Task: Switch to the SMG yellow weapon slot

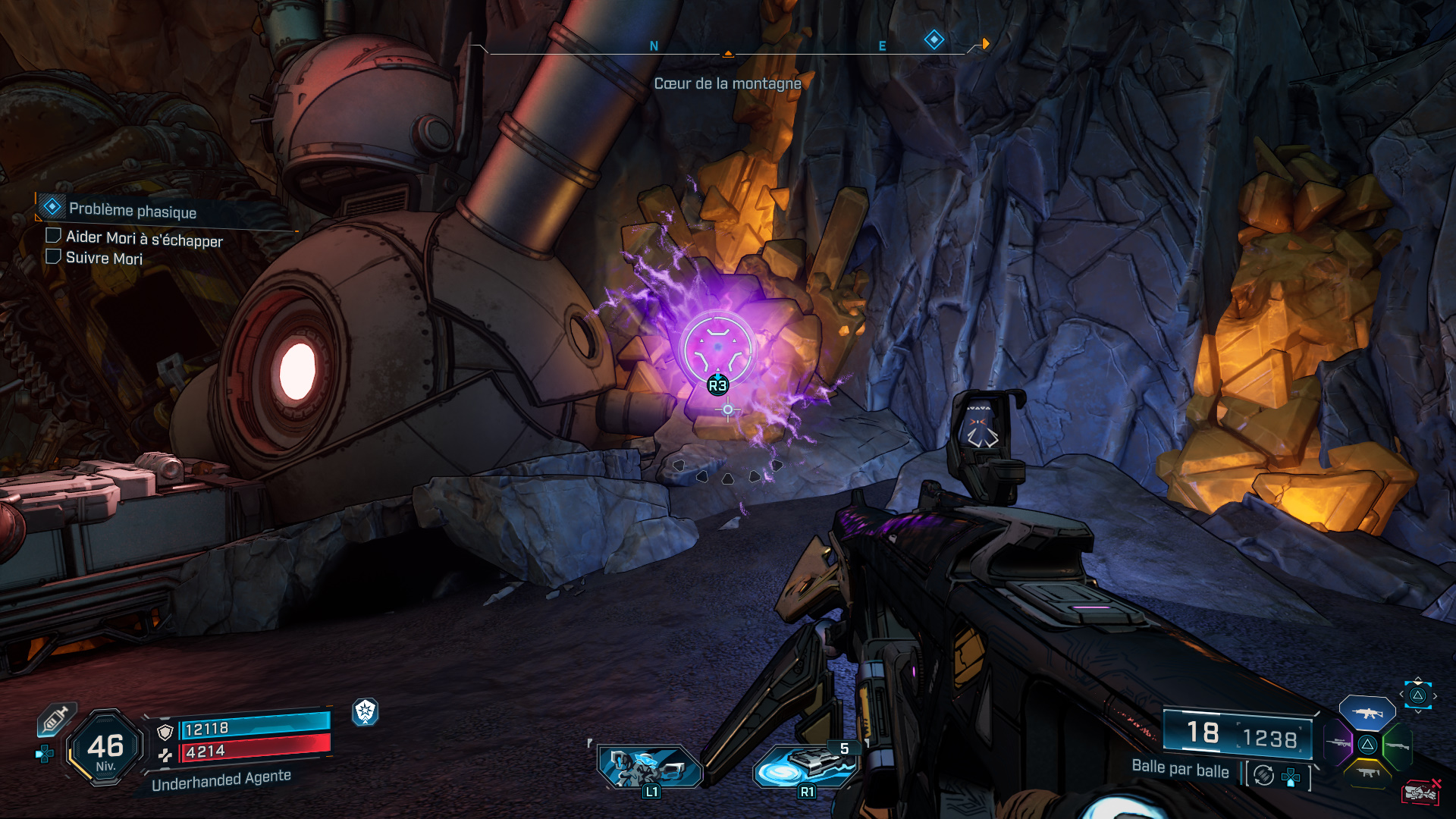Action: pyautogui.click(x=1368, y=773)
